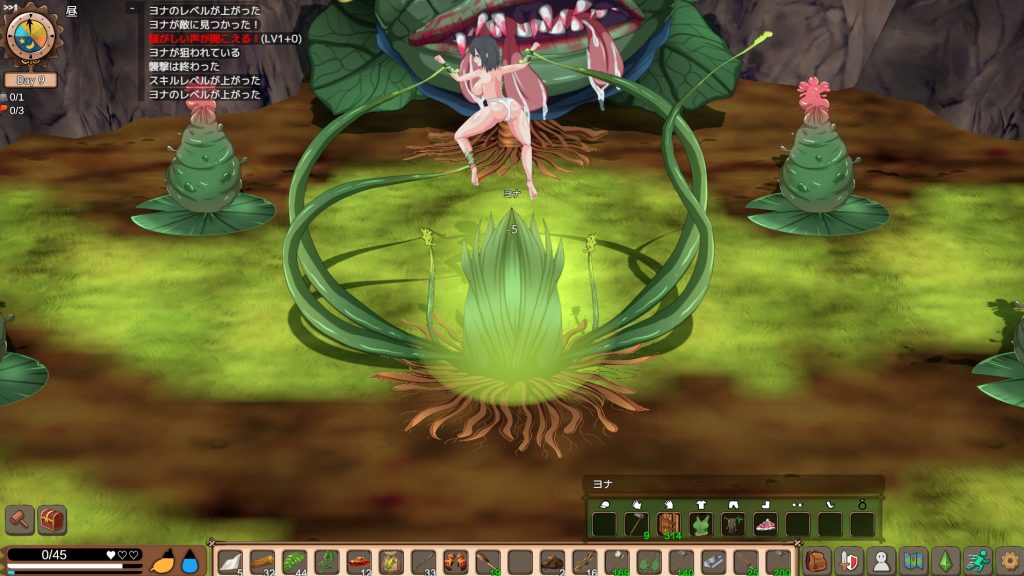Image resolution: width=1024 pixels, height=576 pixels.
Task: Select the pink sneakers footwear slot
Action: click(x=765, y=524)
